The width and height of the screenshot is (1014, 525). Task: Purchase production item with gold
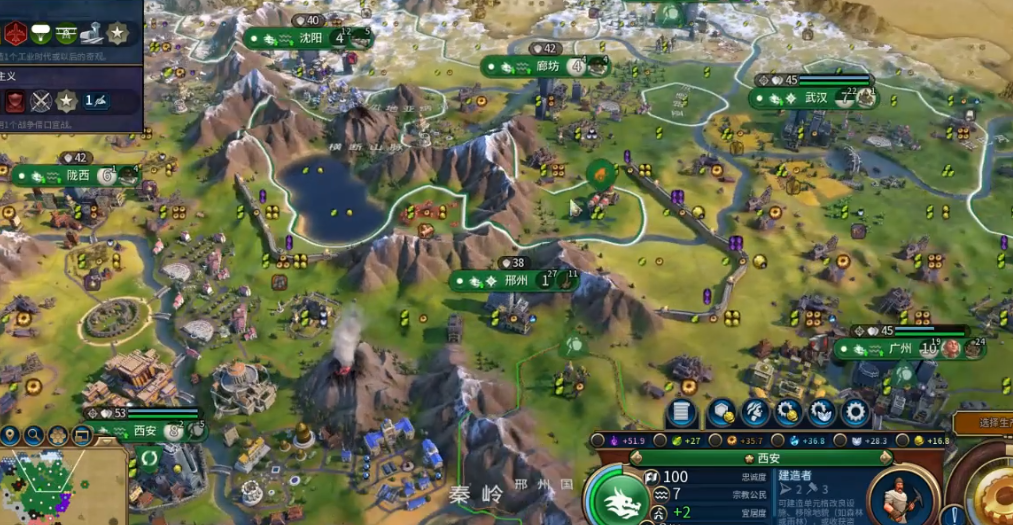(x=789, y=412)
